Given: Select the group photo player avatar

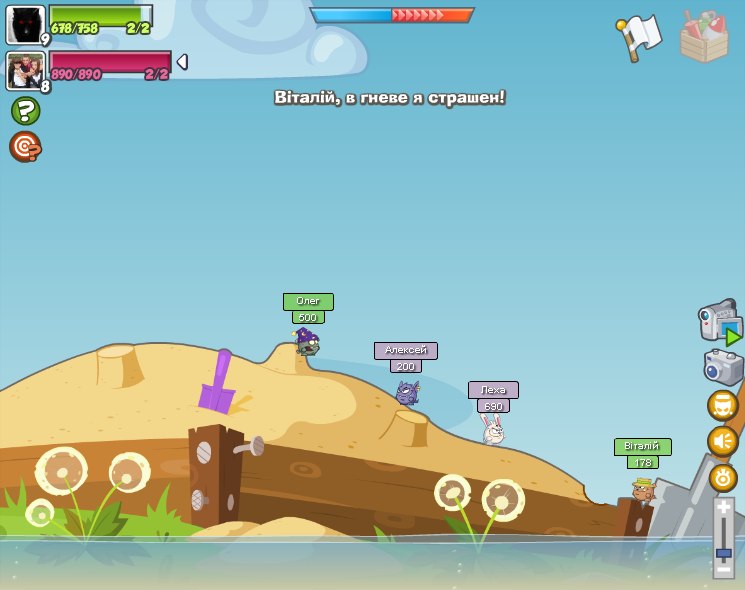Looking at the screenshot, I should tap(25, 70).
